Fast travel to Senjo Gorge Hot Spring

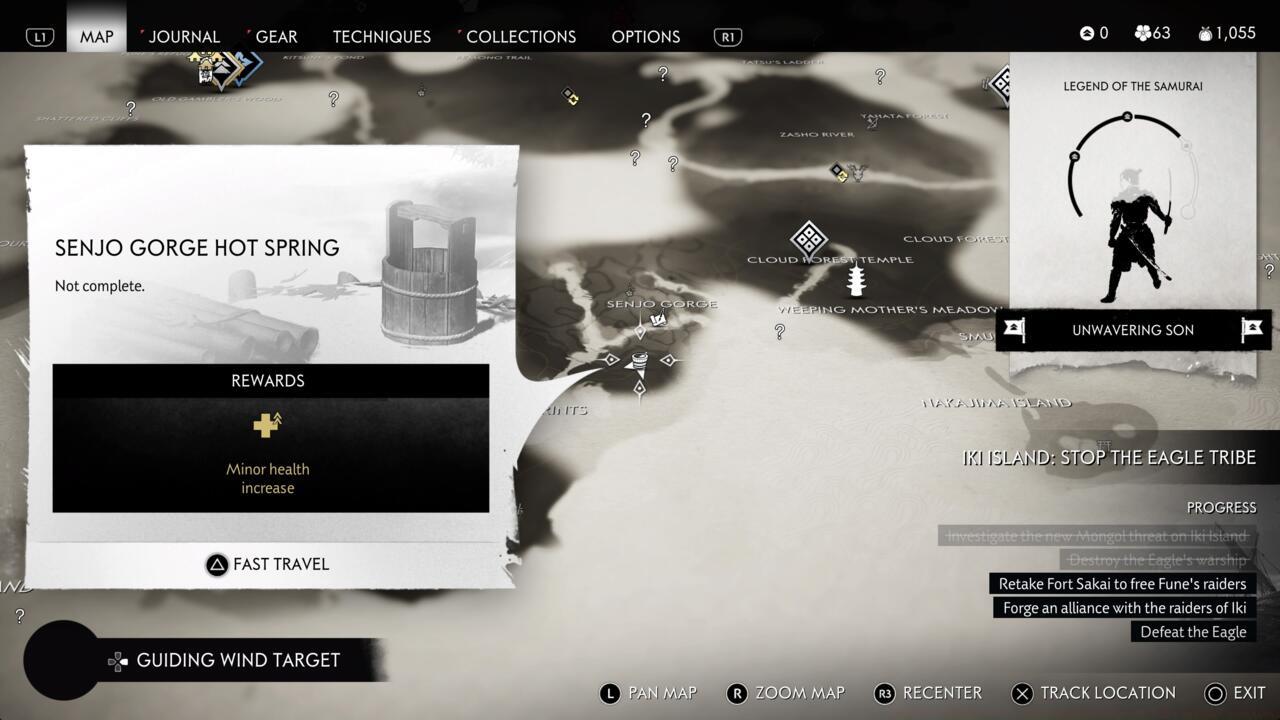[x=267, y=564]
